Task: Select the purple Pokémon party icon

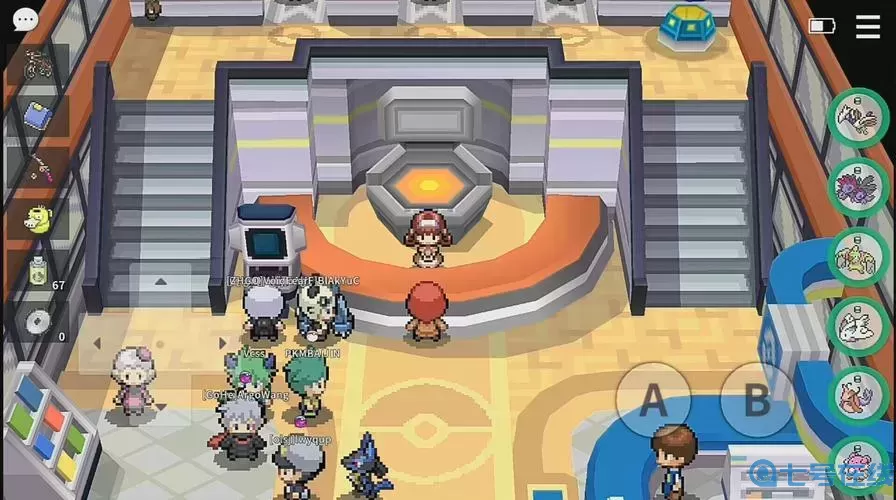Action: click(857, 187)
